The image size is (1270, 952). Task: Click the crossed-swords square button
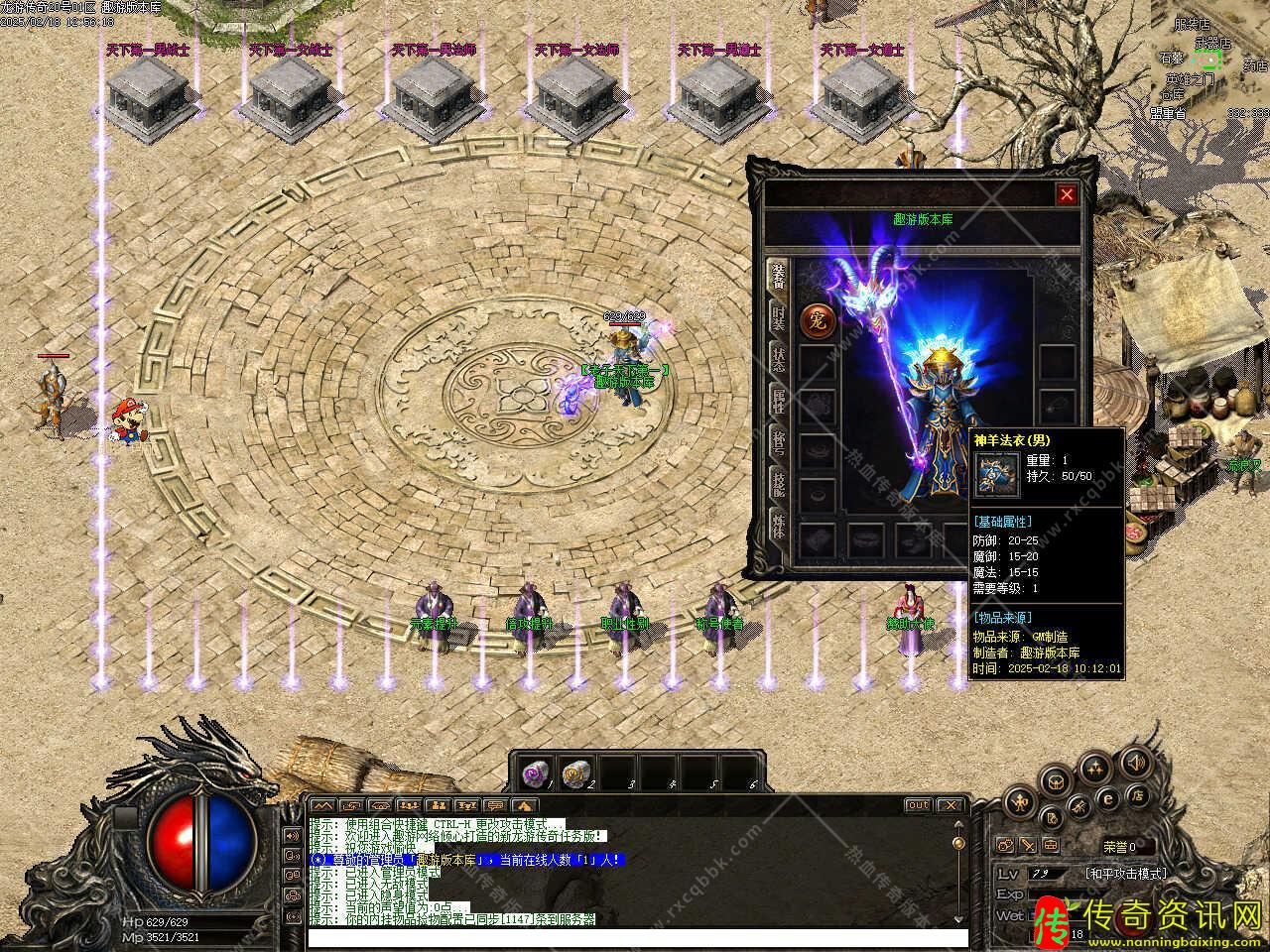click(1028, 846)
